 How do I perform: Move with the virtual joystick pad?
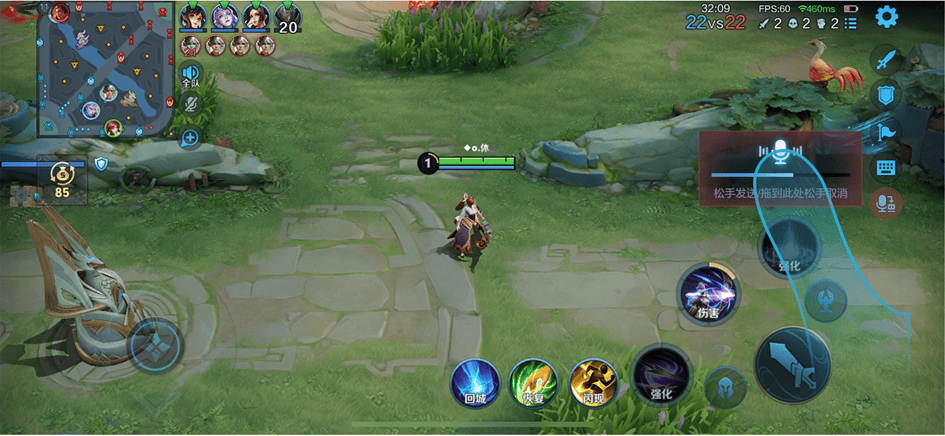pyautogui.click(x=155, y=346)
